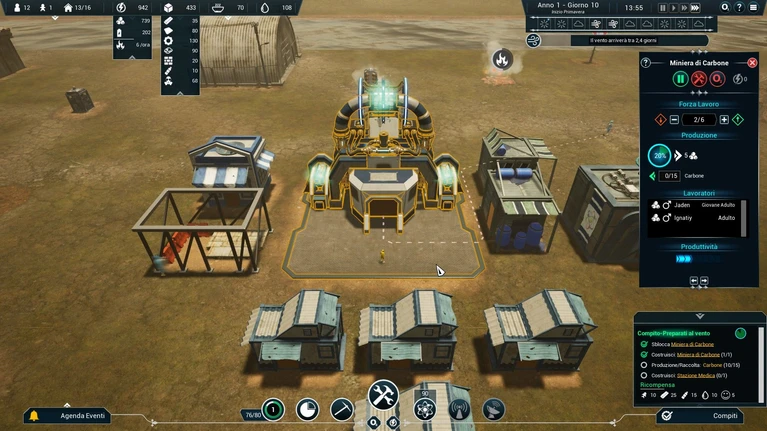Select worker Jaden in the Lavoratori list
767x431 pixels.
[682, 205]
